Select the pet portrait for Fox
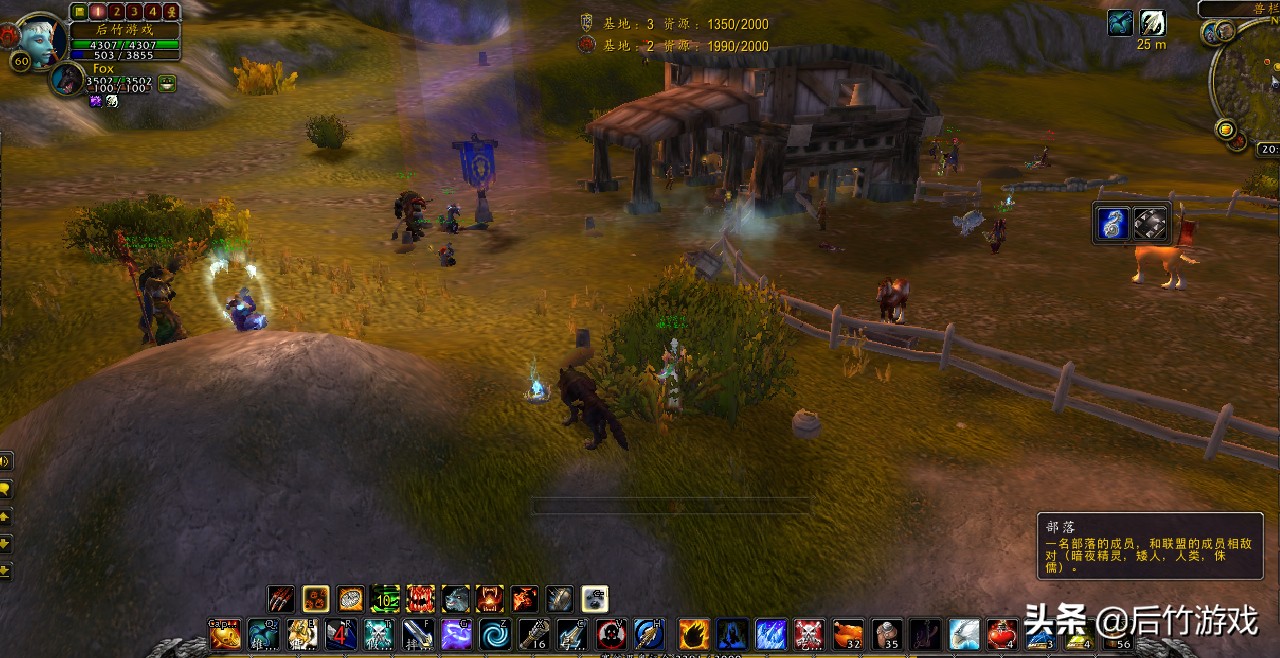The height and width of the screenshot is (658, 1280). [x=68, y=79]
